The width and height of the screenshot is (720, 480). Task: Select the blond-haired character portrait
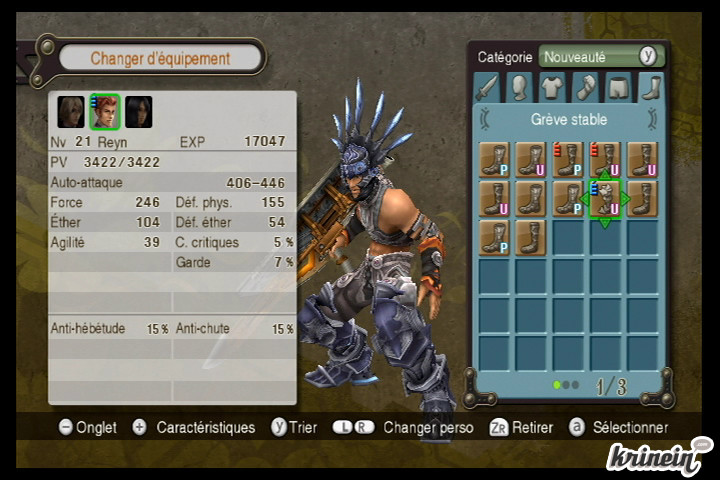(x=71, y=111)
